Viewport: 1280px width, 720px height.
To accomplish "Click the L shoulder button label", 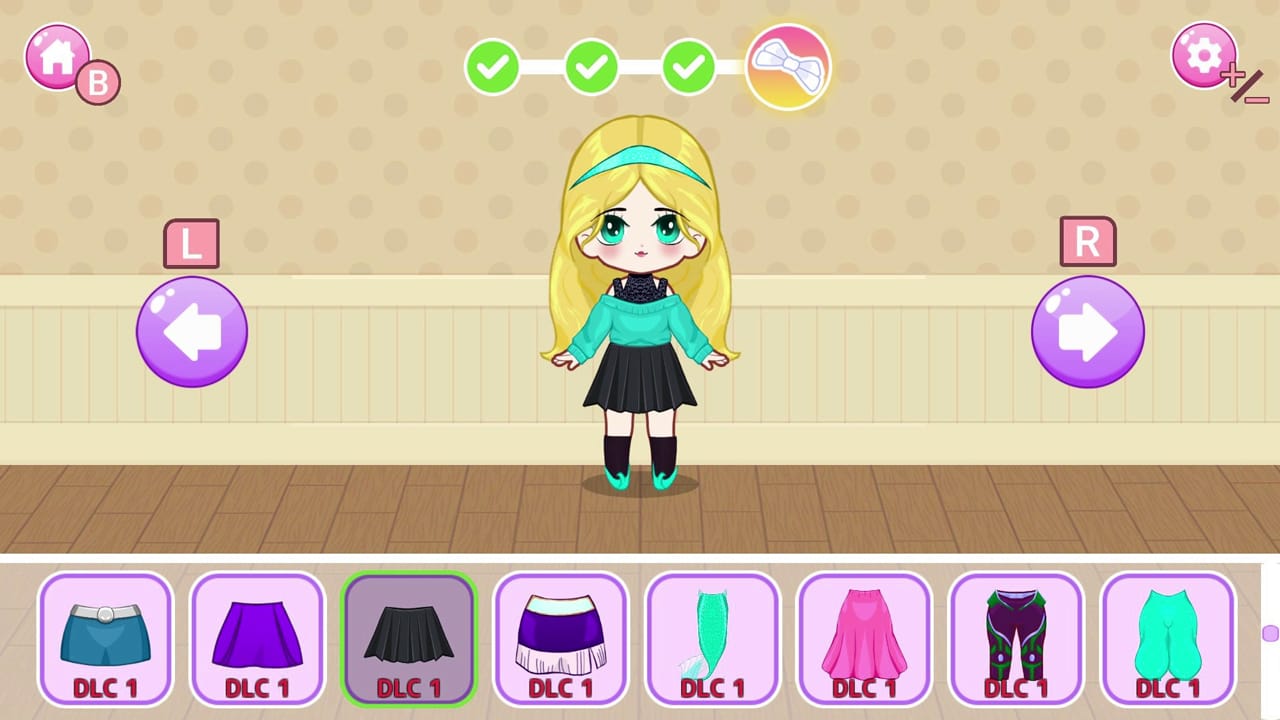I will pyautogui.click(x=190, y=241).
